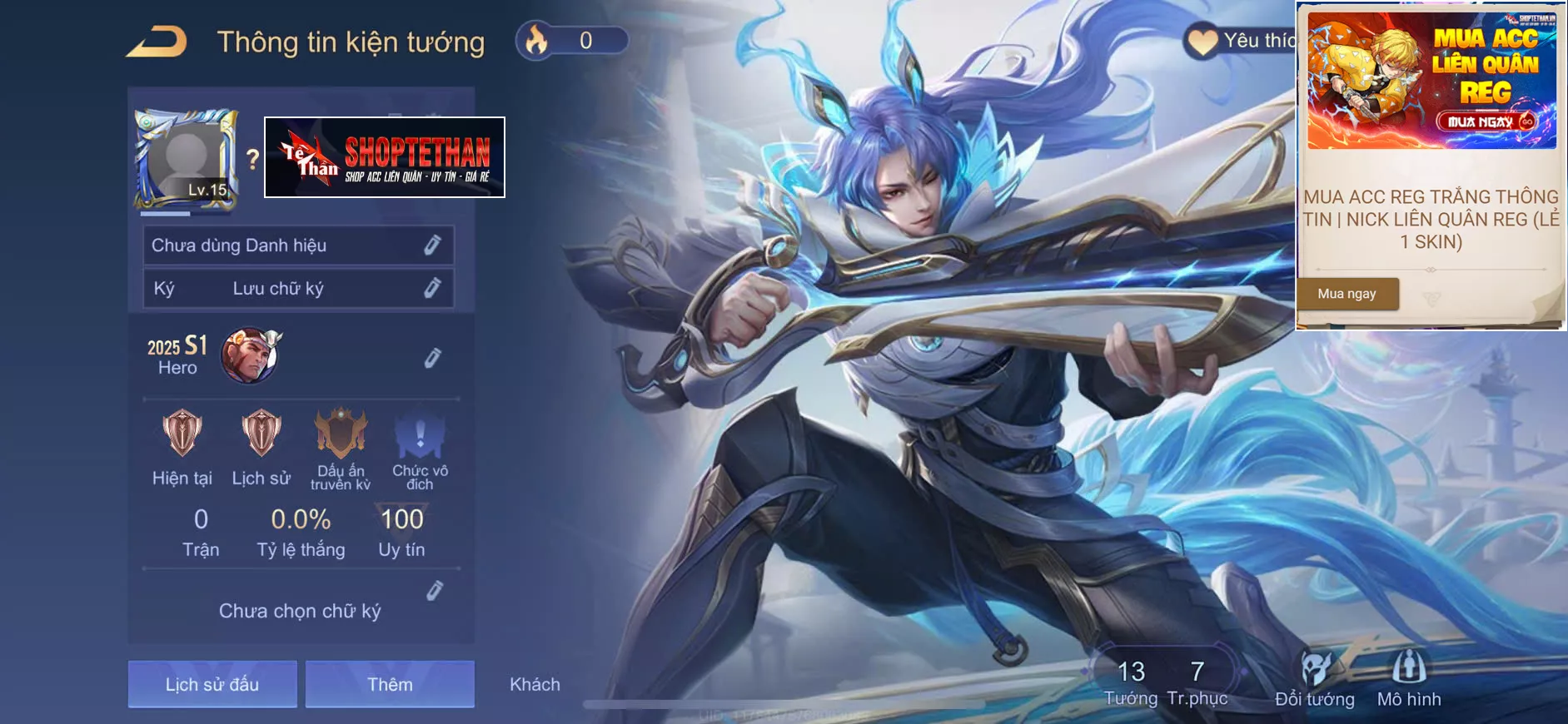Open the Chức vô địch badge
This screenshot has width=1568, height=724.
420,434
